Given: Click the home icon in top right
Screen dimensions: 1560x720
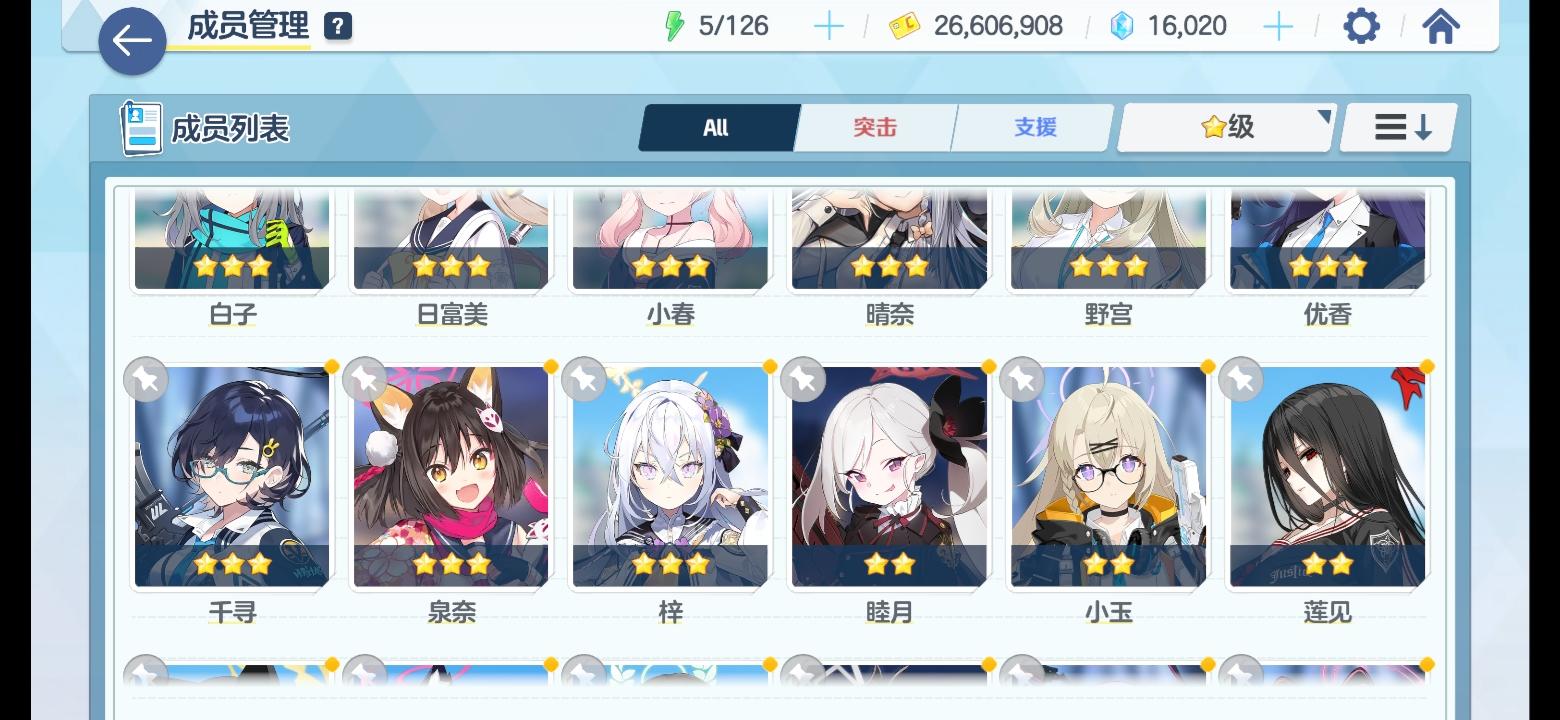Looking at the screenshot, I should pos(1440,25).
